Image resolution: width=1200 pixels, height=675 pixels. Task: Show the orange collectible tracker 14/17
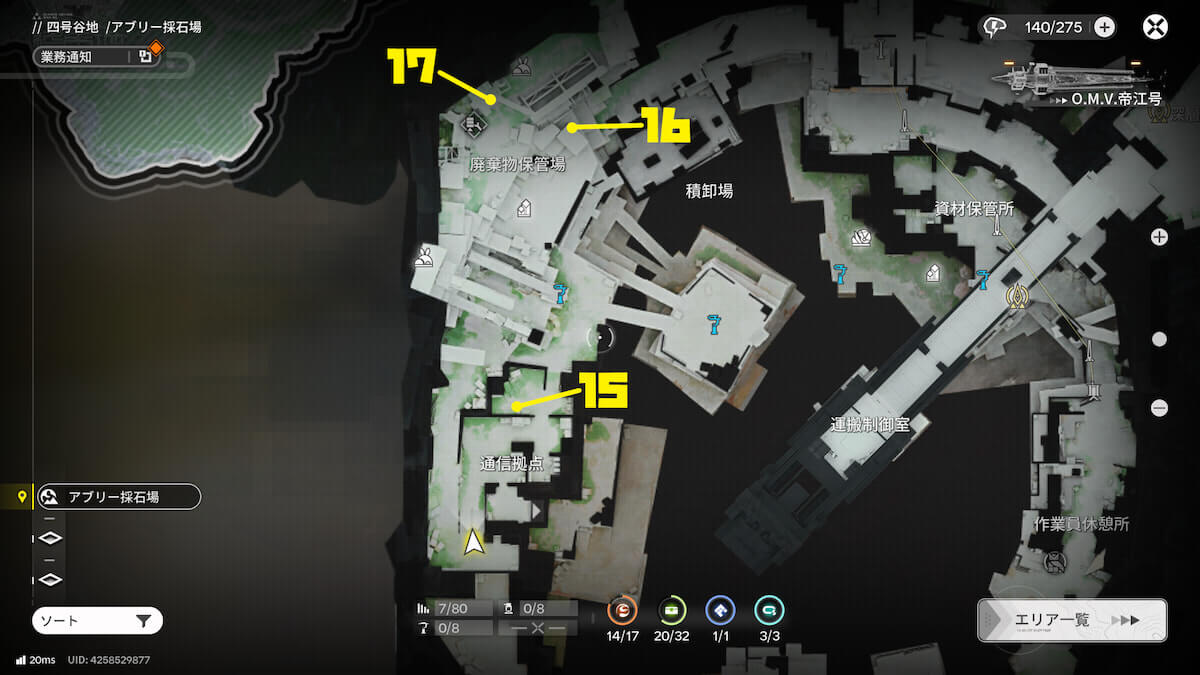click(x=622, y=609)
